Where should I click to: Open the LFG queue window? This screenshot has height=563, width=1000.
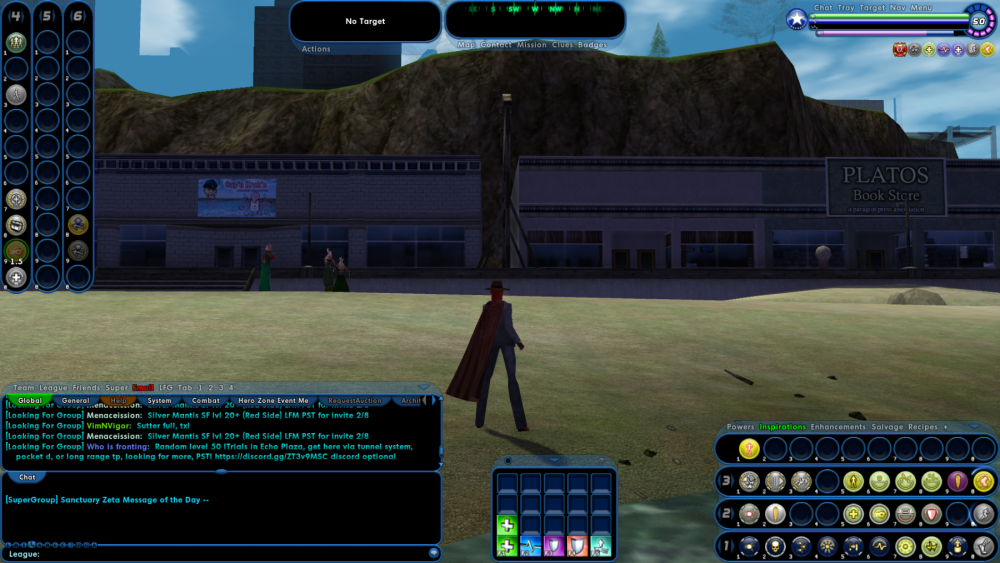[x=164, y=387]
